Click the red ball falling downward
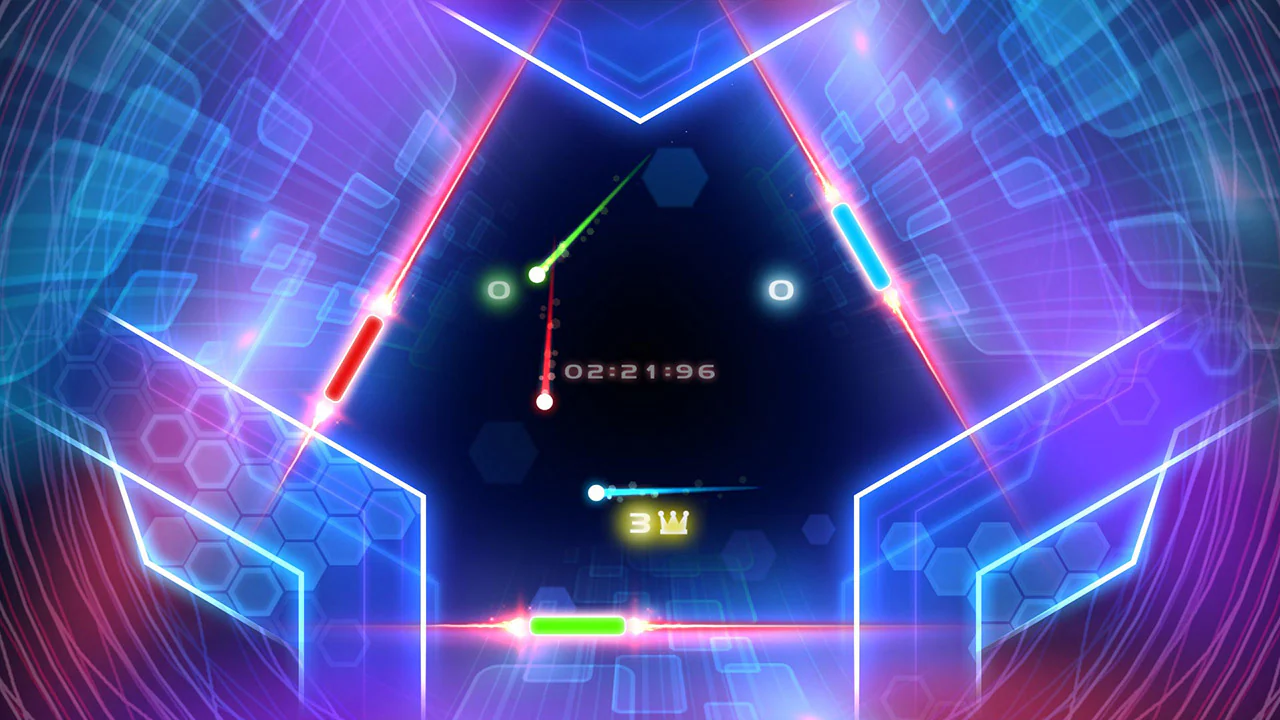 click(x=545, y=401)
